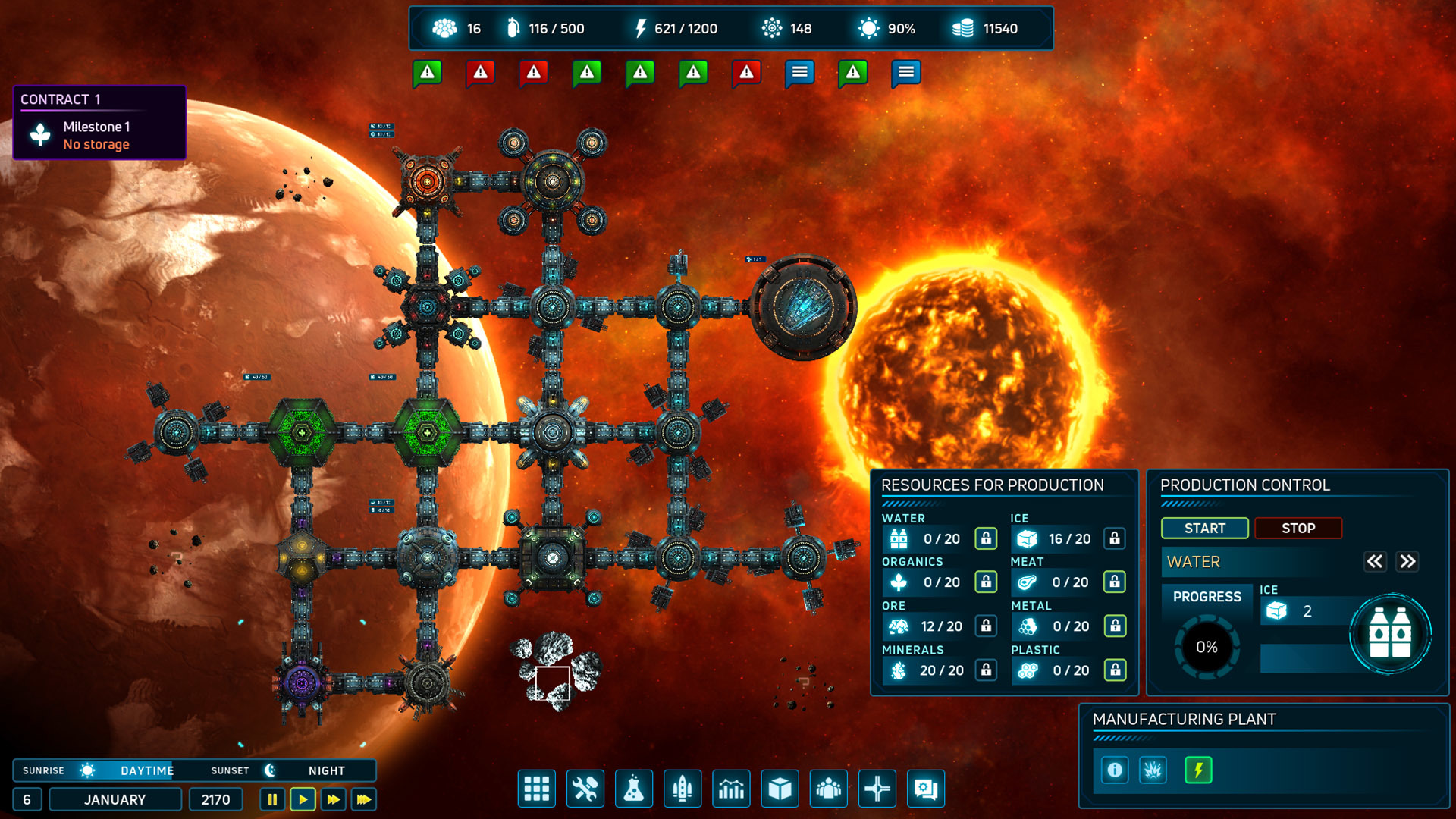Toggle Manufacturing Plant power with lightning icon
Viewport: 1456px width, 819px height.
click(1198, 770)
